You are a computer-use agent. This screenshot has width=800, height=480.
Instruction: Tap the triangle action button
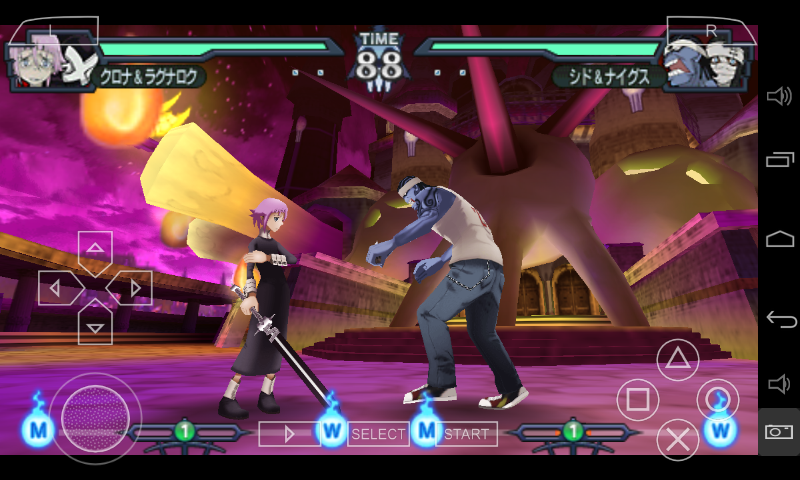click(x=677, y=360)
